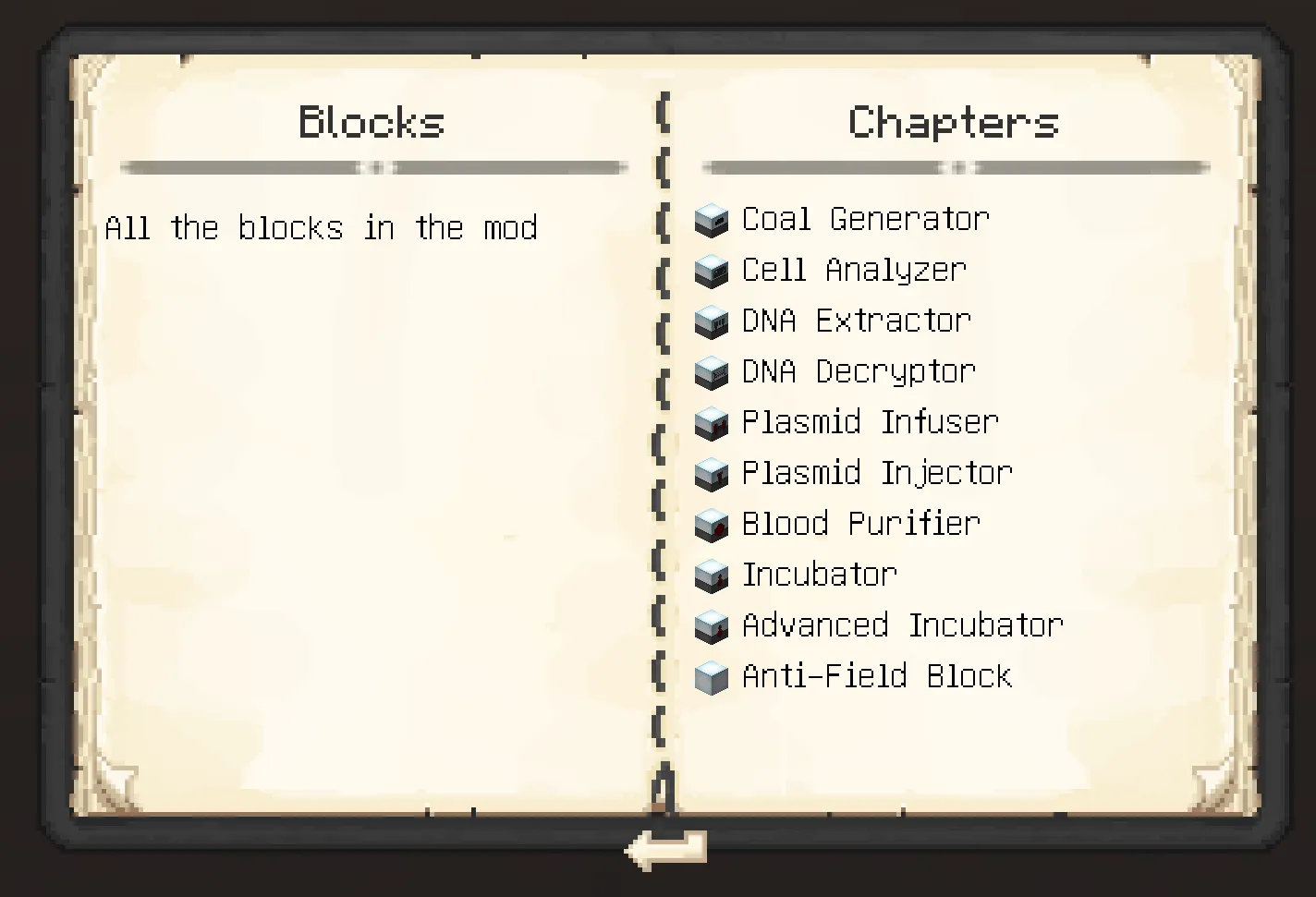Image resolution: width=1316 pixels, height=897 pixels.
Task: Click the Plasmid Injector block icon
Action: [712, 474]
